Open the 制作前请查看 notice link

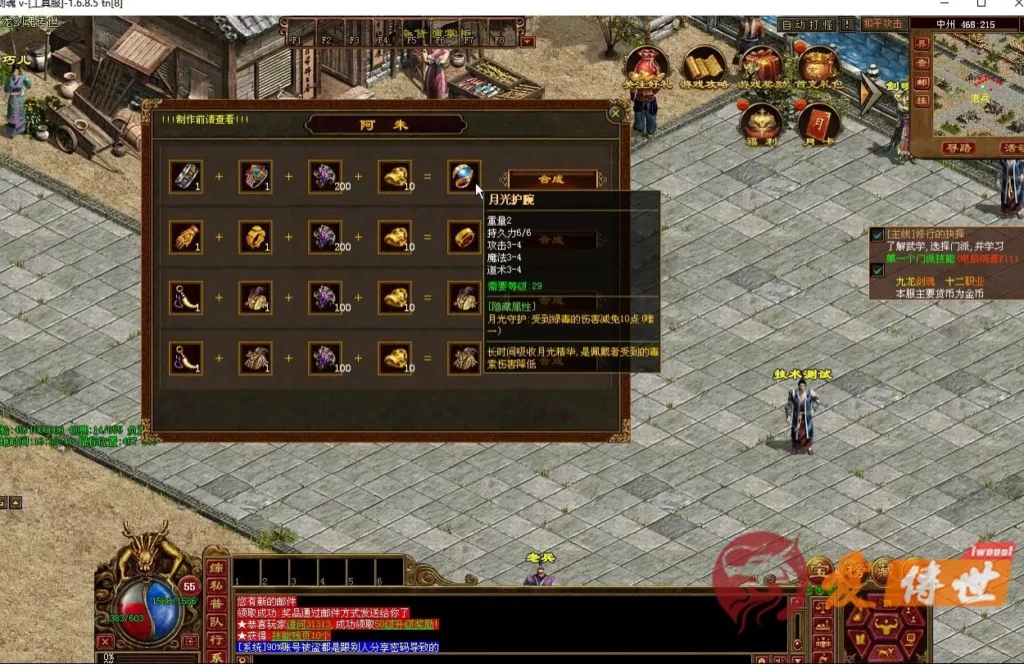pos(205,120)
